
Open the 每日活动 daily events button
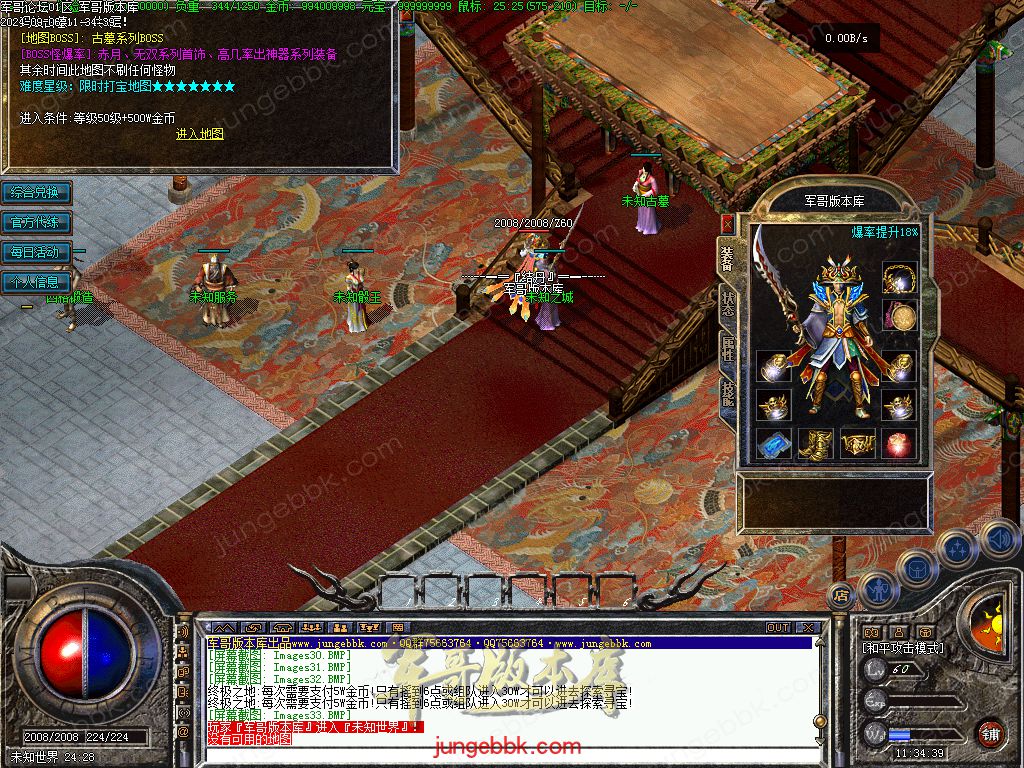[36, 252]
